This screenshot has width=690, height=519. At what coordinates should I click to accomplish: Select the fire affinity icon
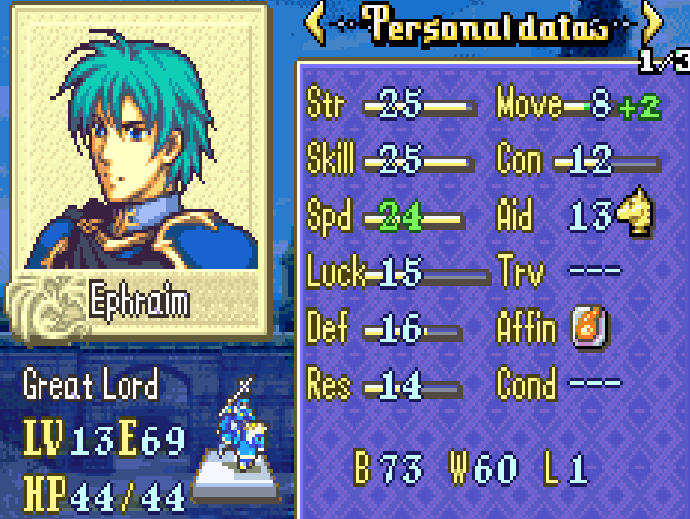(587, 327)
